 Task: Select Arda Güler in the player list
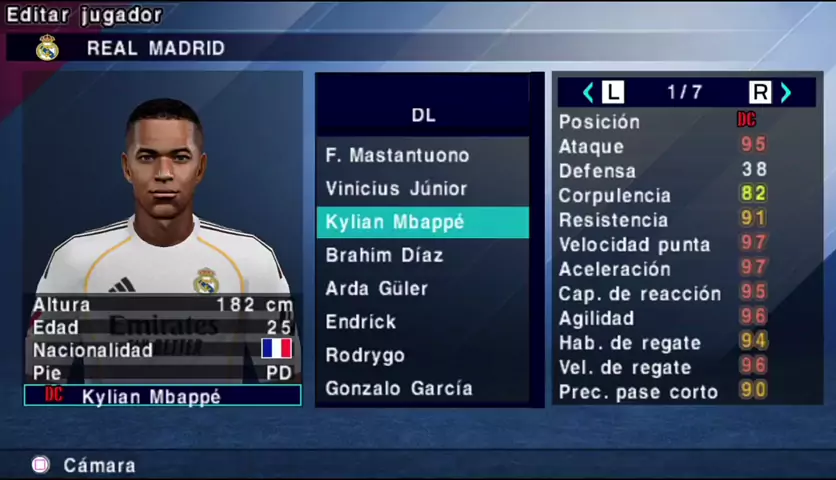pos(376,288)
